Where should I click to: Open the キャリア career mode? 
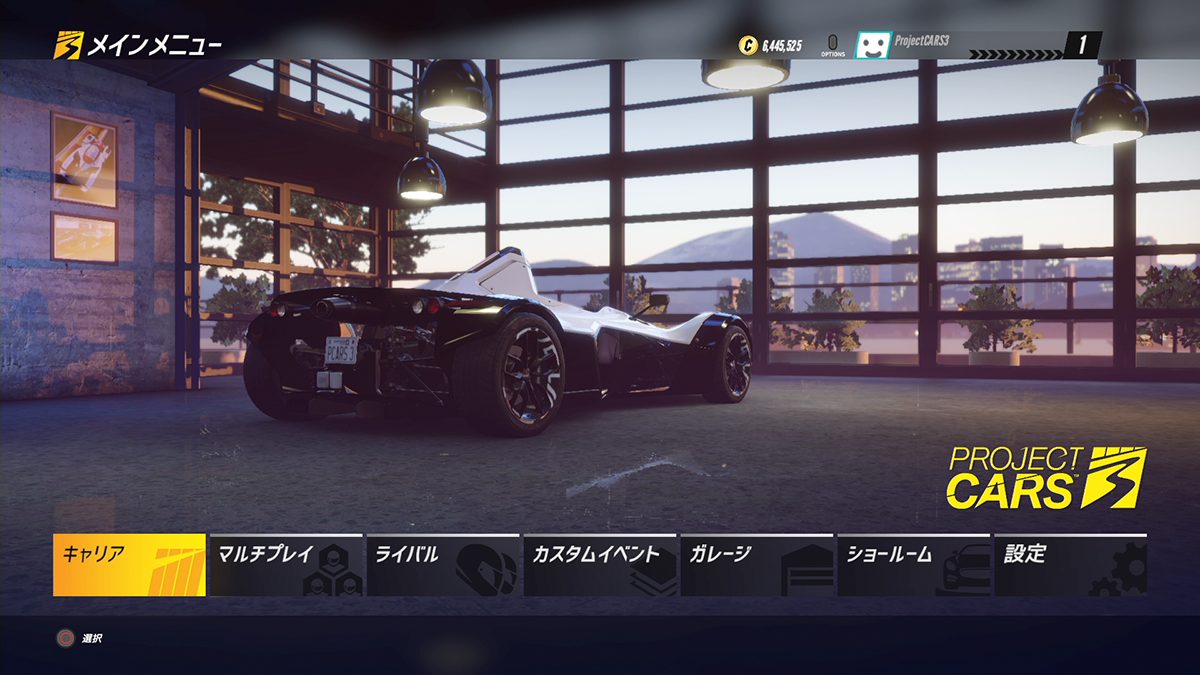129,565
